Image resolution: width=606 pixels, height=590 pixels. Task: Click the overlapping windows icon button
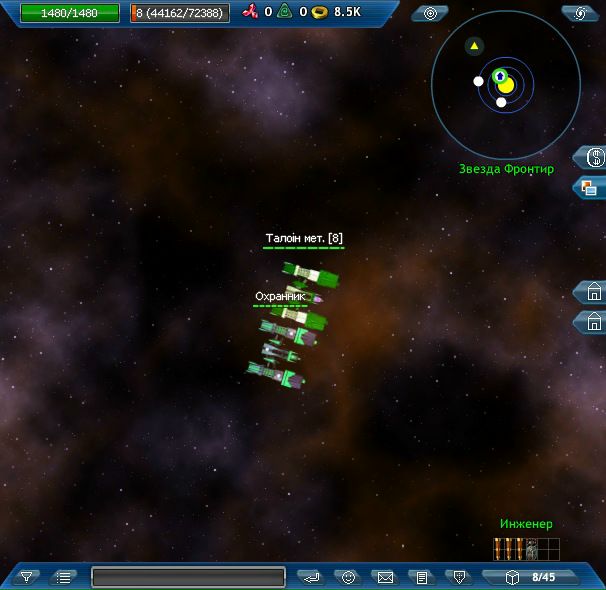pos(591,187)
